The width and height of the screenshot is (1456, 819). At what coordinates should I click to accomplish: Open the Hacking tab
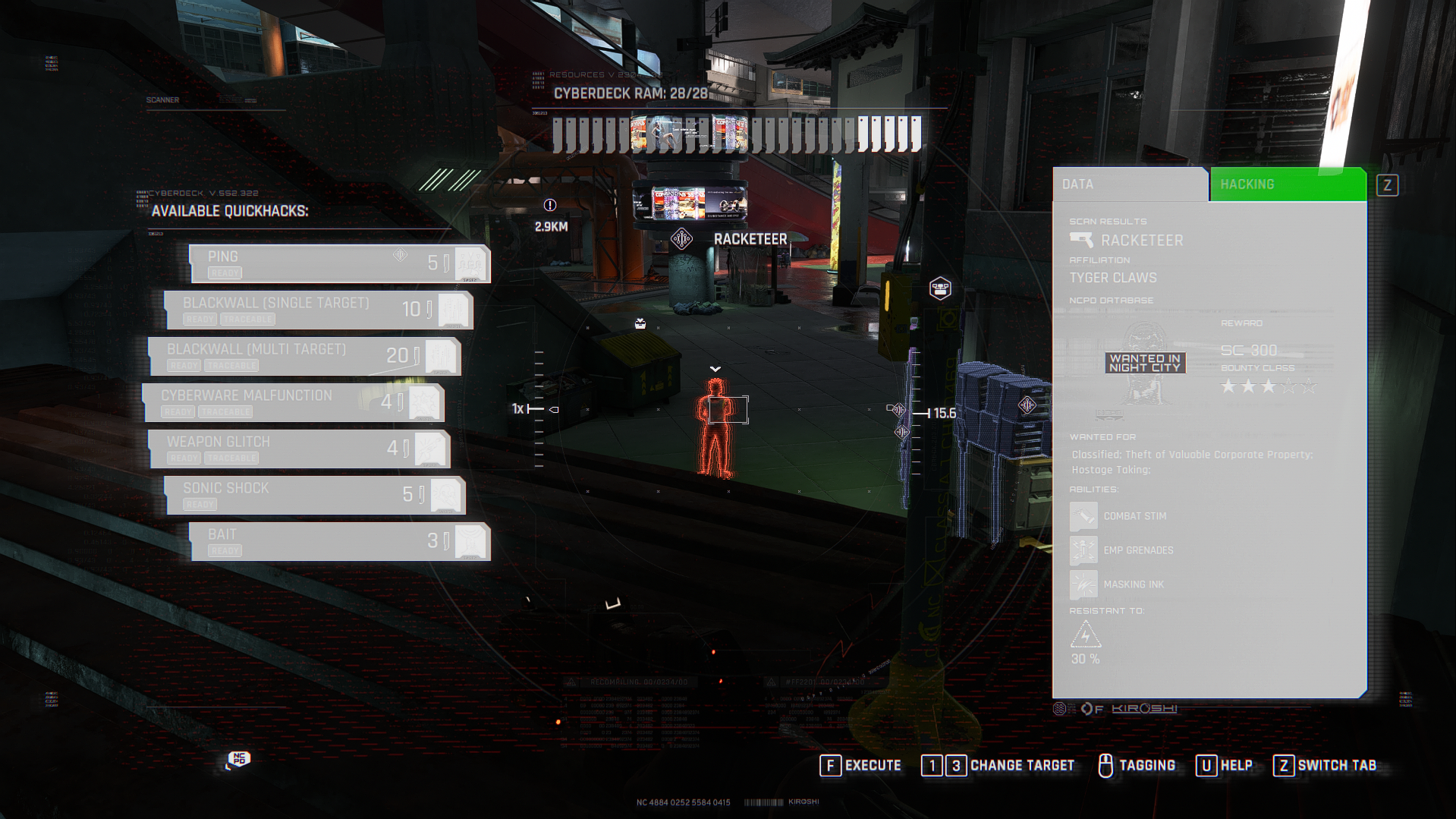coord(1287,184)
